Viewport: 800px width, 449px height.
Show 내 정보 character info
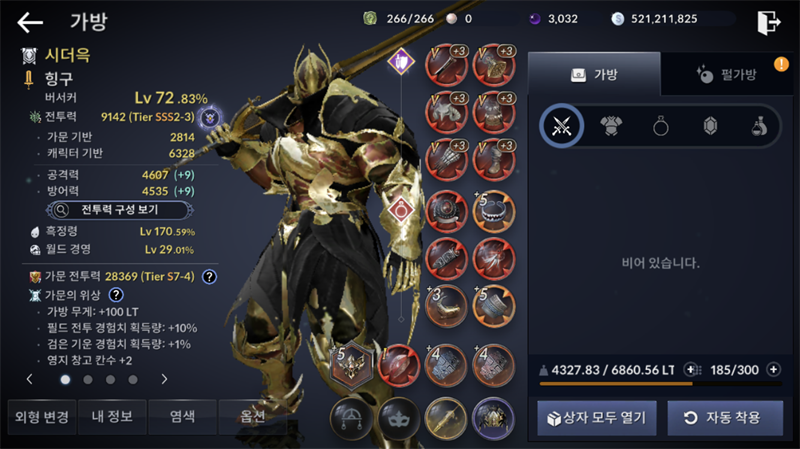coord(111,416)
